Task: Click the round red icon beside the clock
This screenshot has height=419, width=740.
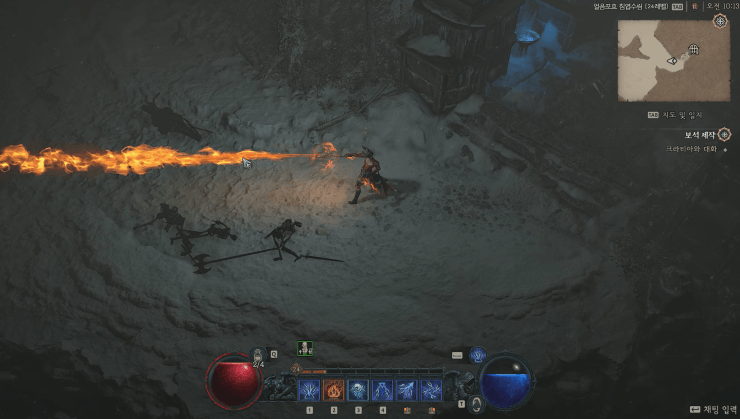Action: (694, 6)
